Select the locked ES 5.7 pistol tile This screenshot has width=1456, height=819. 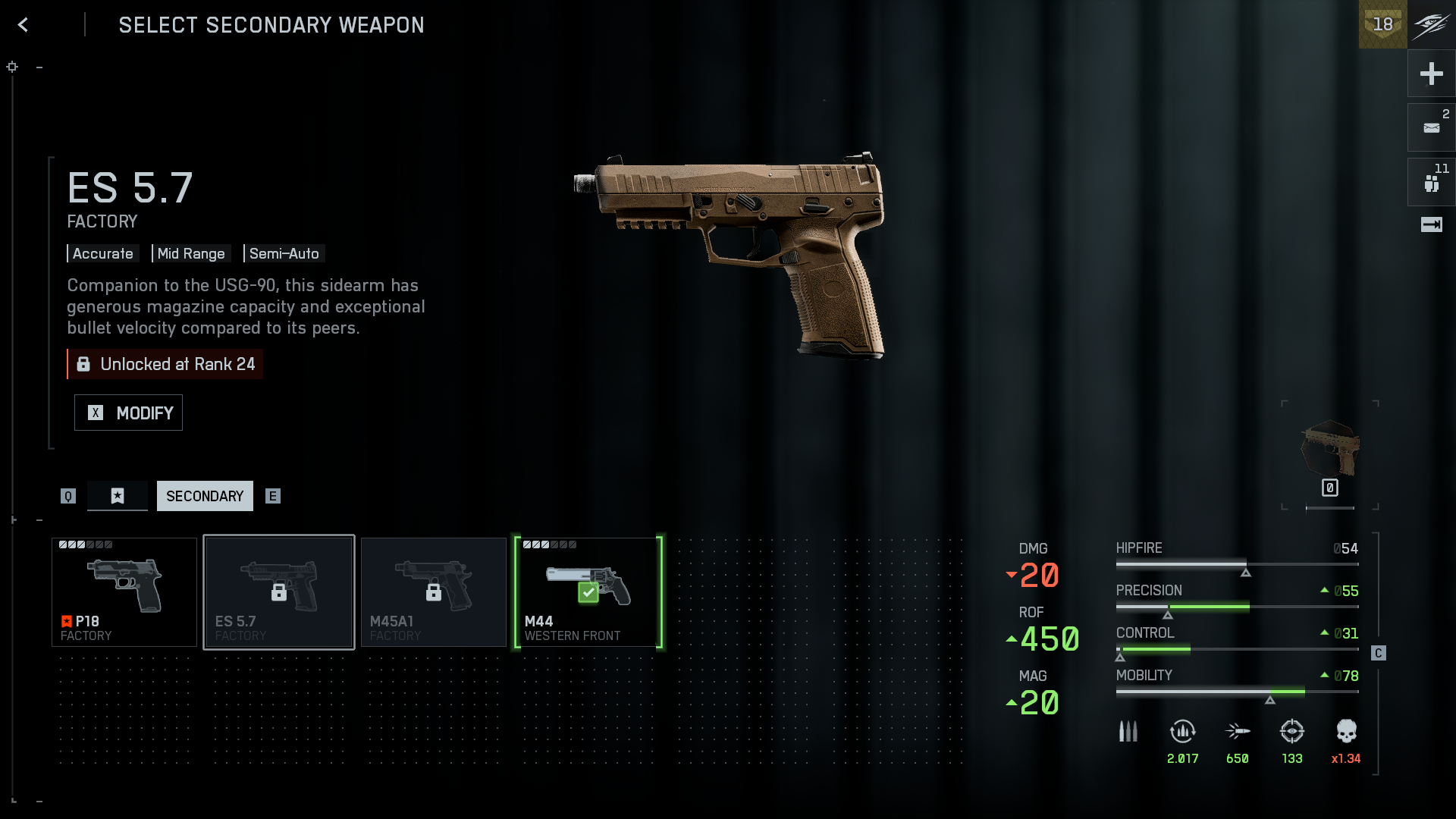coord(279,592)
